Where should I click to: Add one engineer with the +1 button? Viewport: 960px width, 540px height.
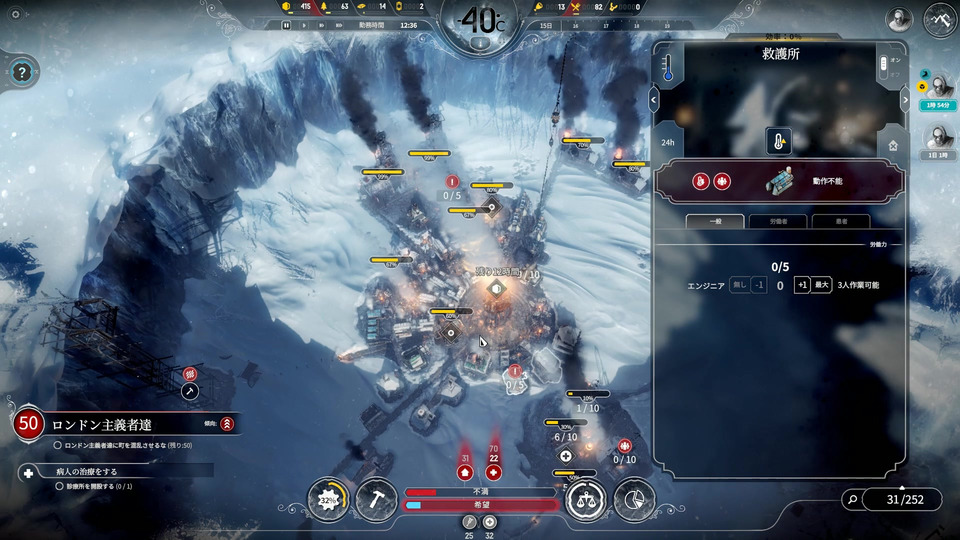tap(801, 285)
